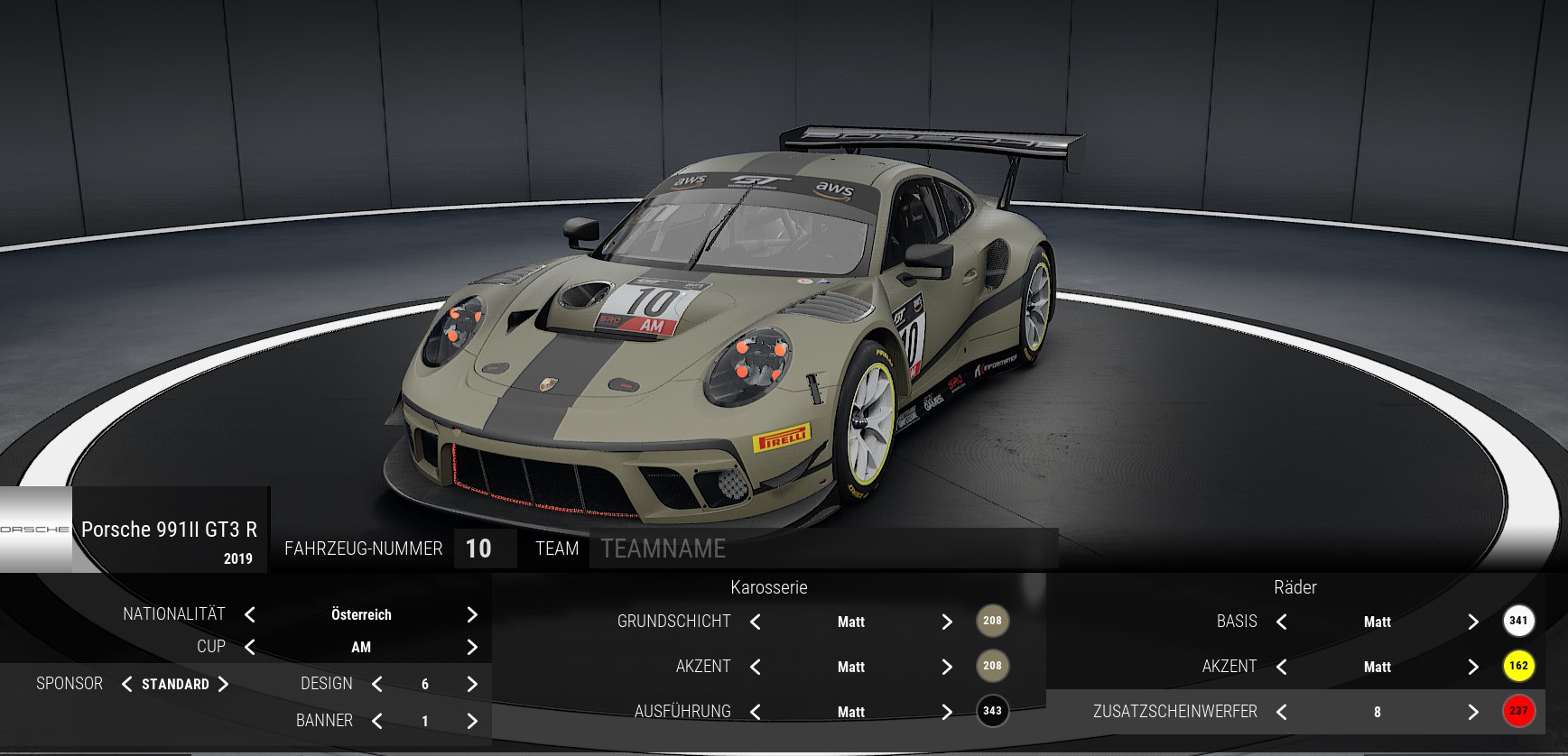The width and height of the screenshot is (1568, 756).
Task: Select previous Nationalität before Österreich
Action: click(x=250, y=614)
